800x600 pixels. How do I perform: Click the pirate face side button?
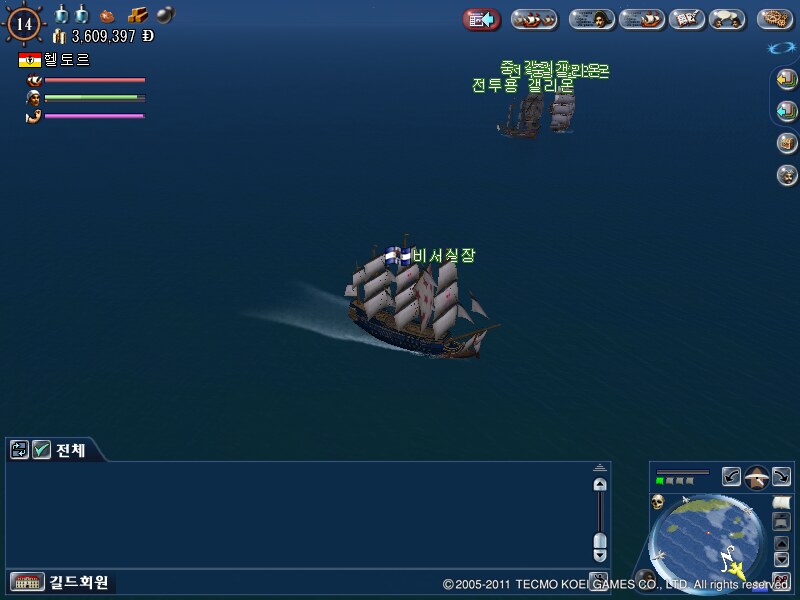click(786, 175)
